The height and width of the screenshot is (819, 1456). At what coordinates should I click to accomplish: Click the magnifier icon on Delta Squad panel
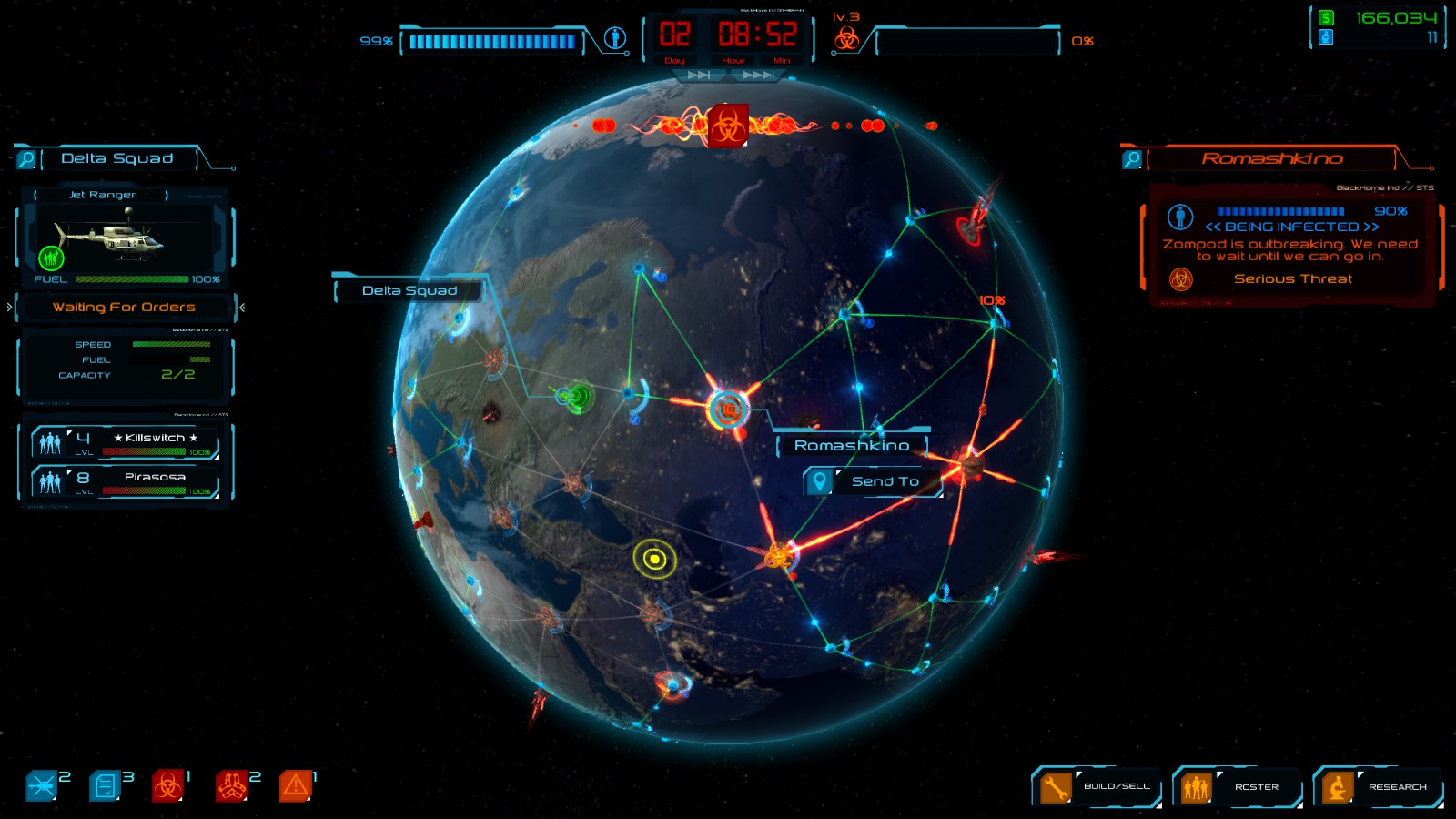tap(26, 158)
